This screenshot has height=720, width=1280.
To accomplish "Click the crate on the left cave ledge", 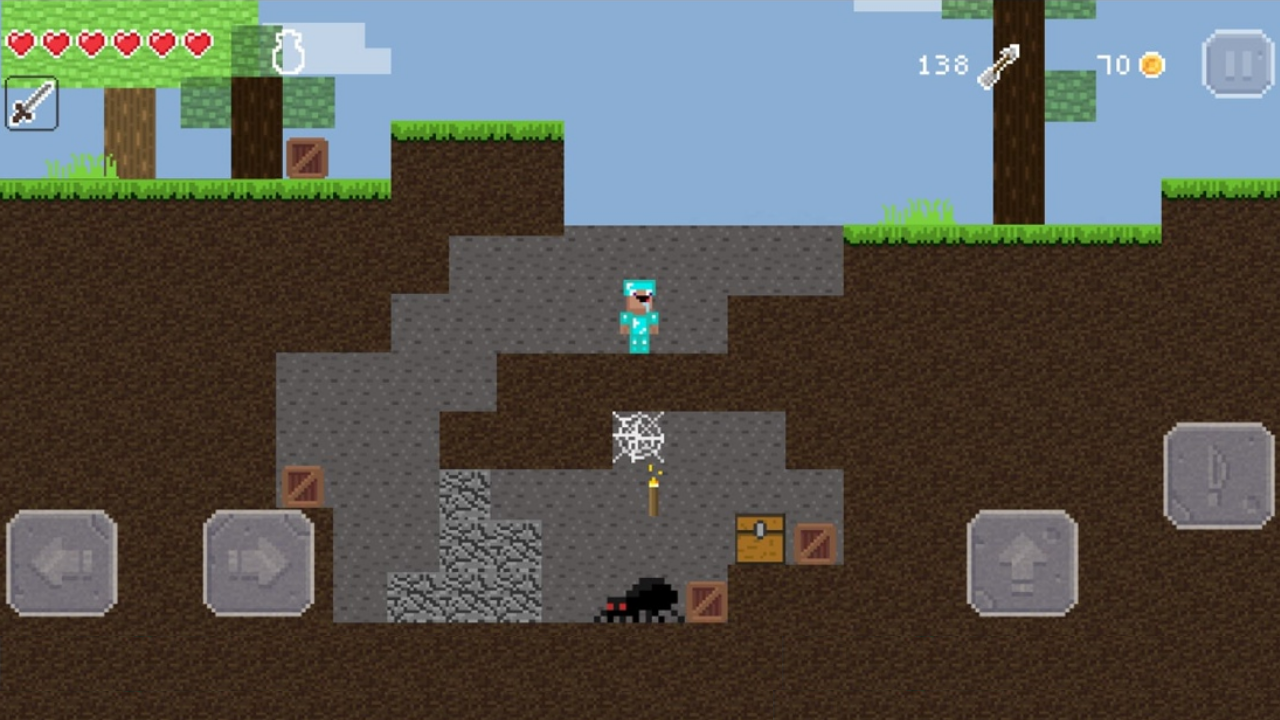I will point(304,487).
